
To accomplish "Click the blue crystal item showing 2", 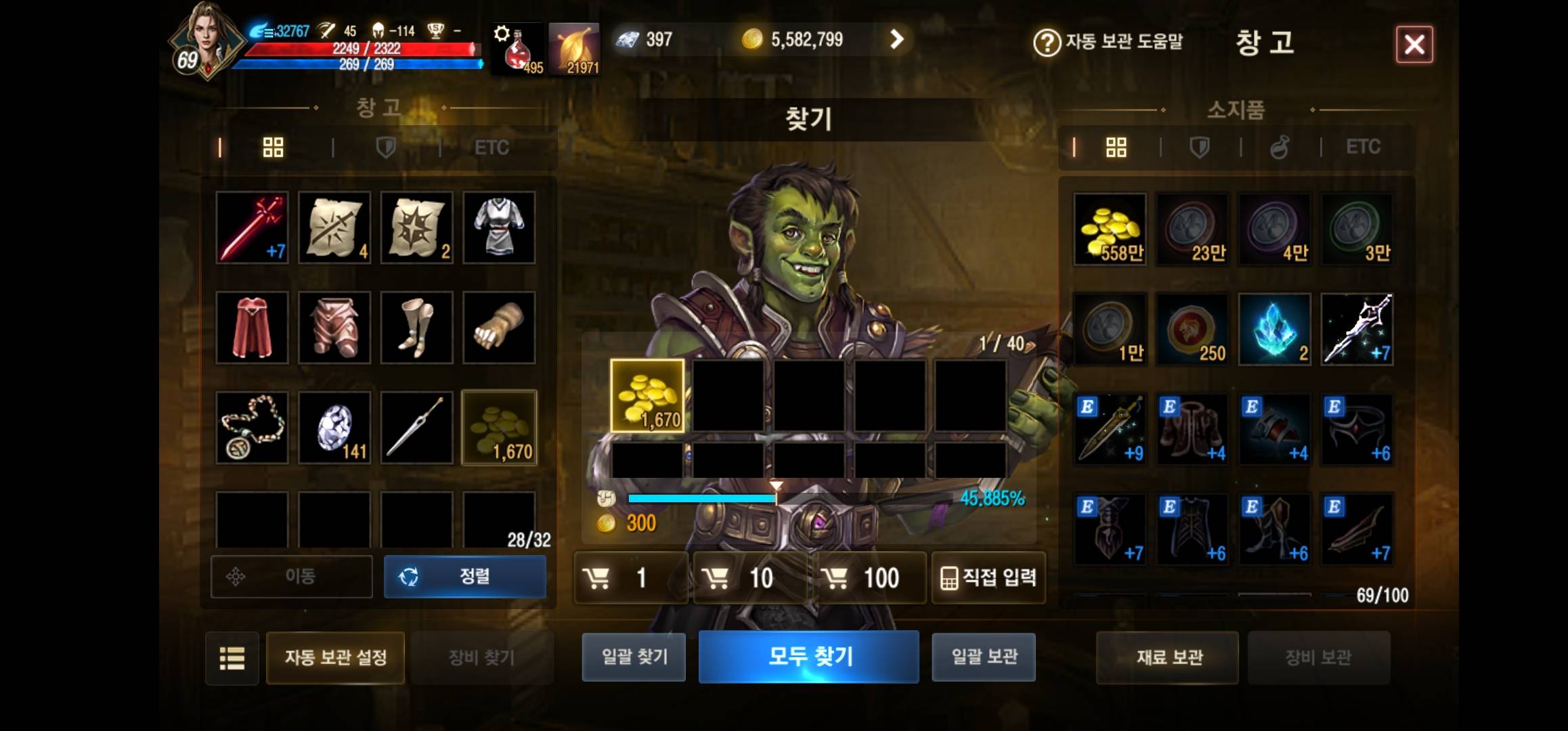I will (1275, 329).
